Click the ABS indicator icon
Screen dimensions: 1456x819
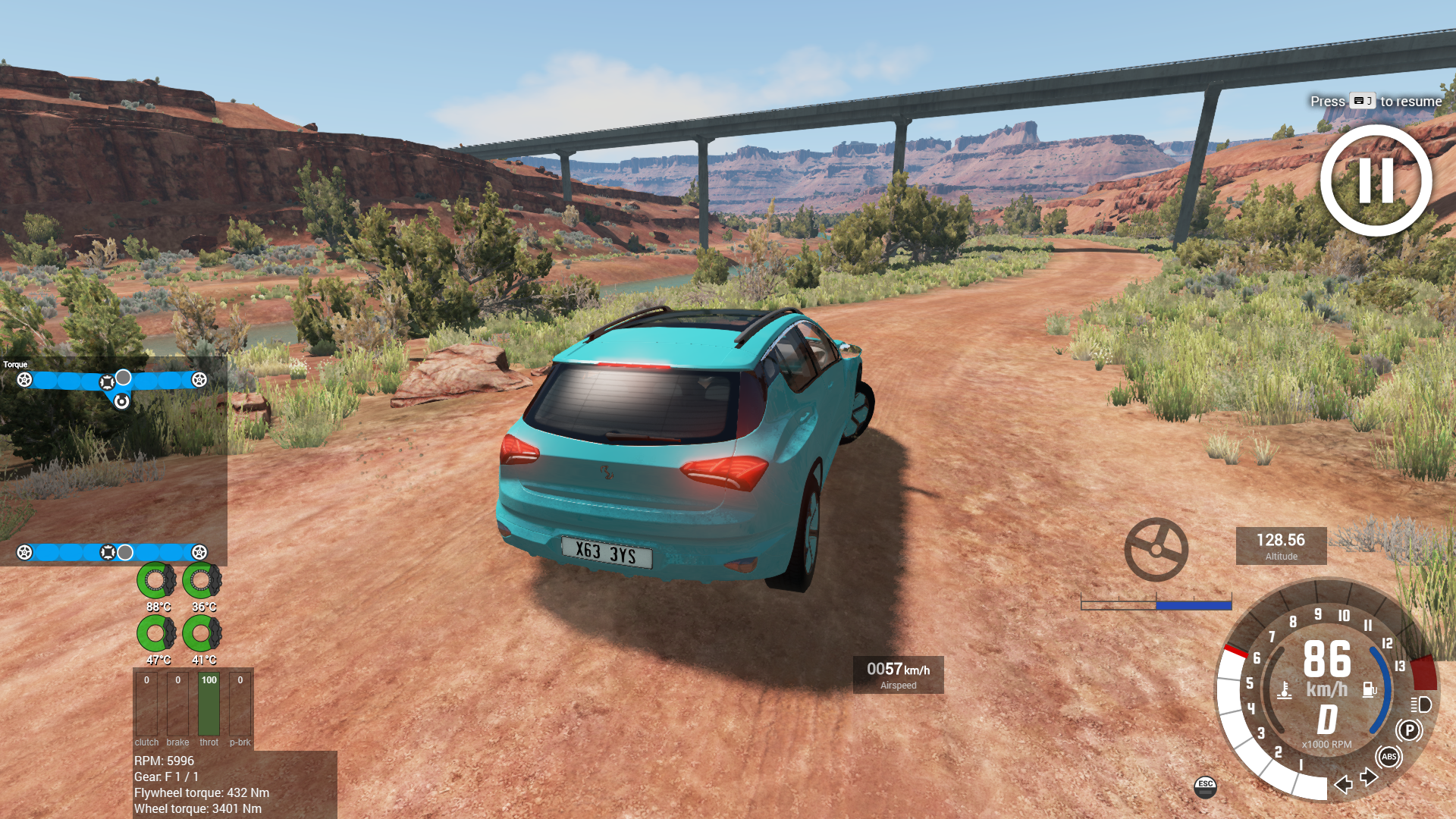point(1389,757)
